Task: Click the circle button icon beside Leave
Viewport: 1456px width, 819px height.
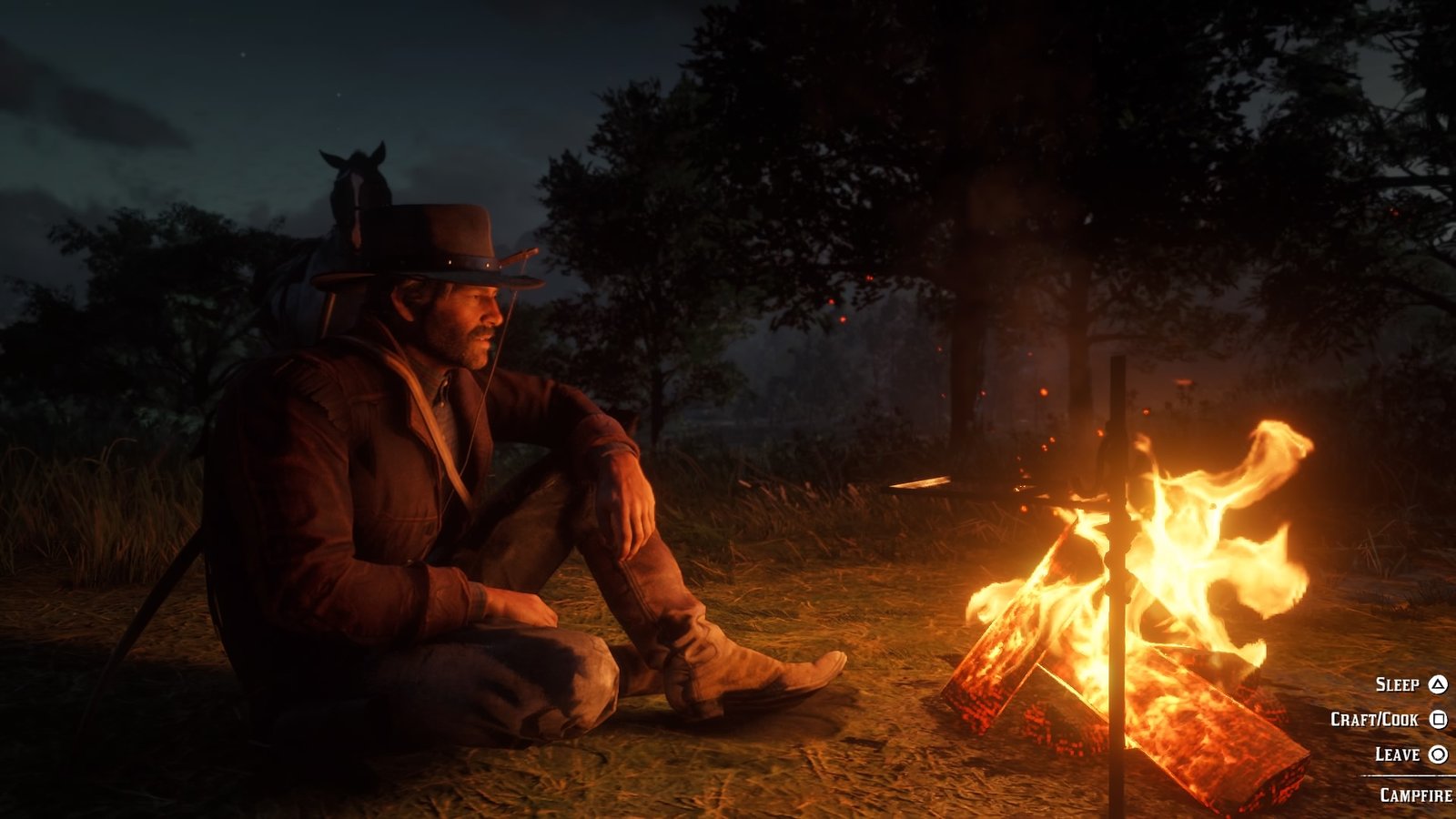Action: tap(1441, 753)
